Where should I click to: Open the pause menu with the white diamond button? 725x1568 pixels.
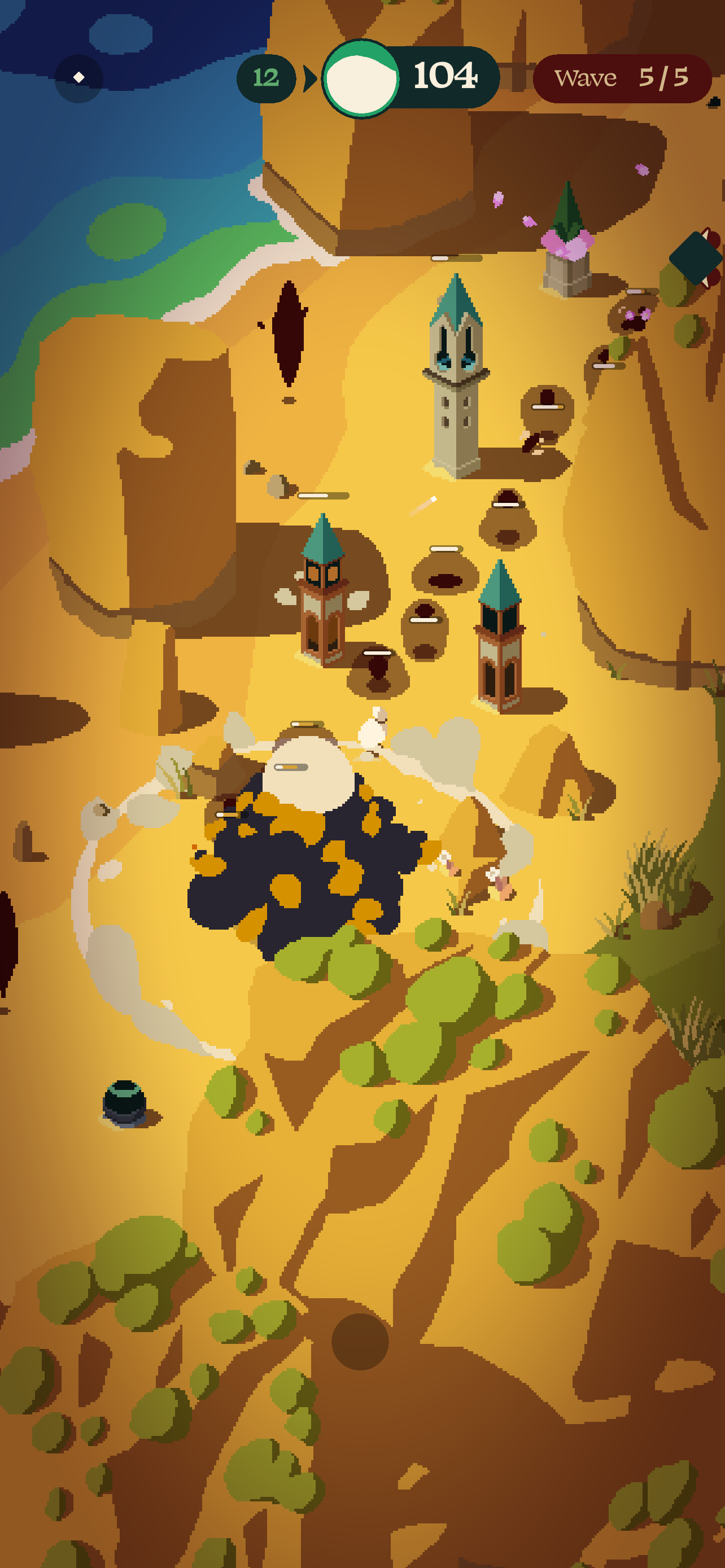pyautogui.click(x=78, y=77)
